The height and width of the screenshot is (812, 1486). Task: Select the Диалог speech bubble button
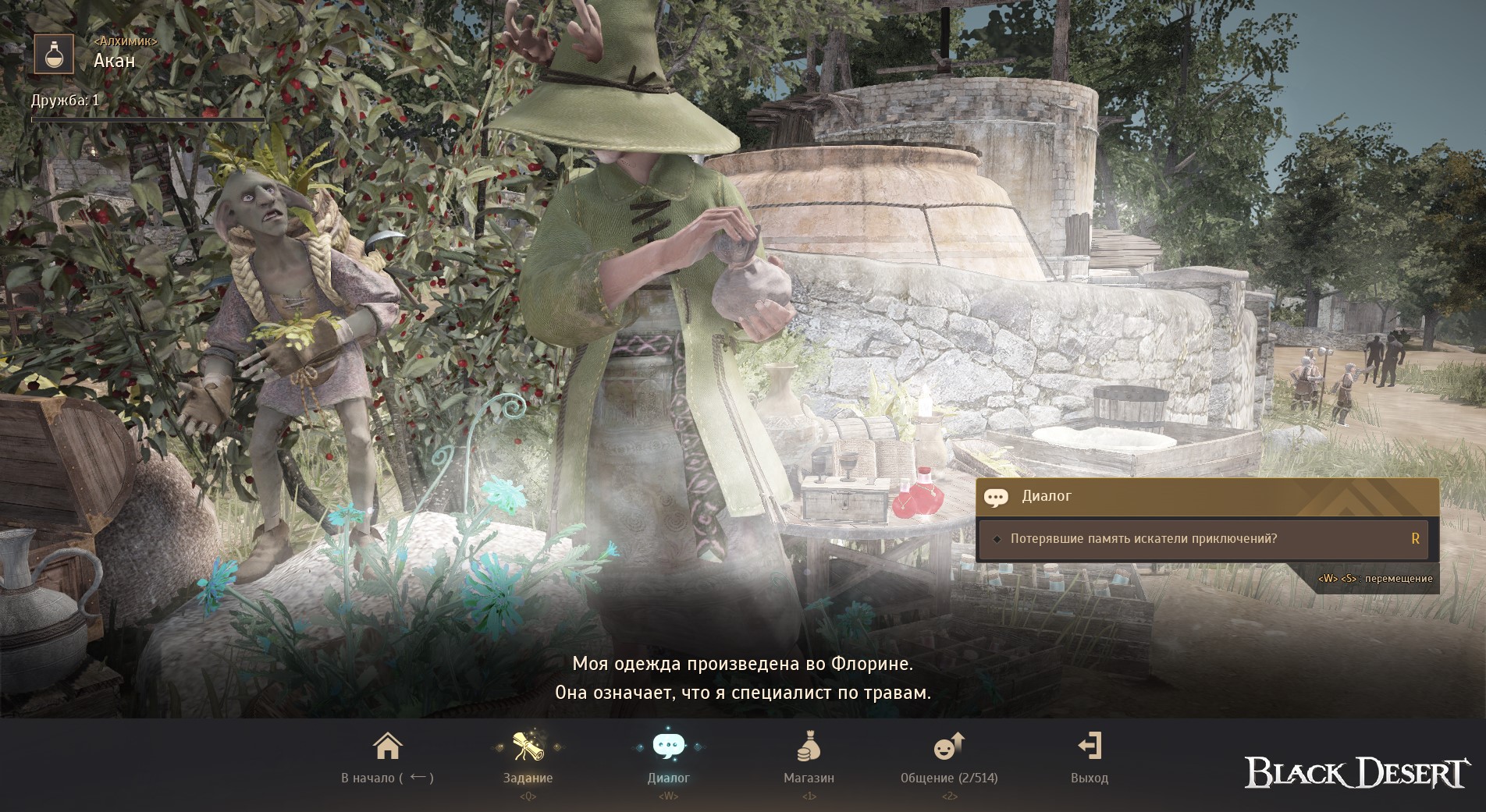pyautogui.click(x=668, y=757)
